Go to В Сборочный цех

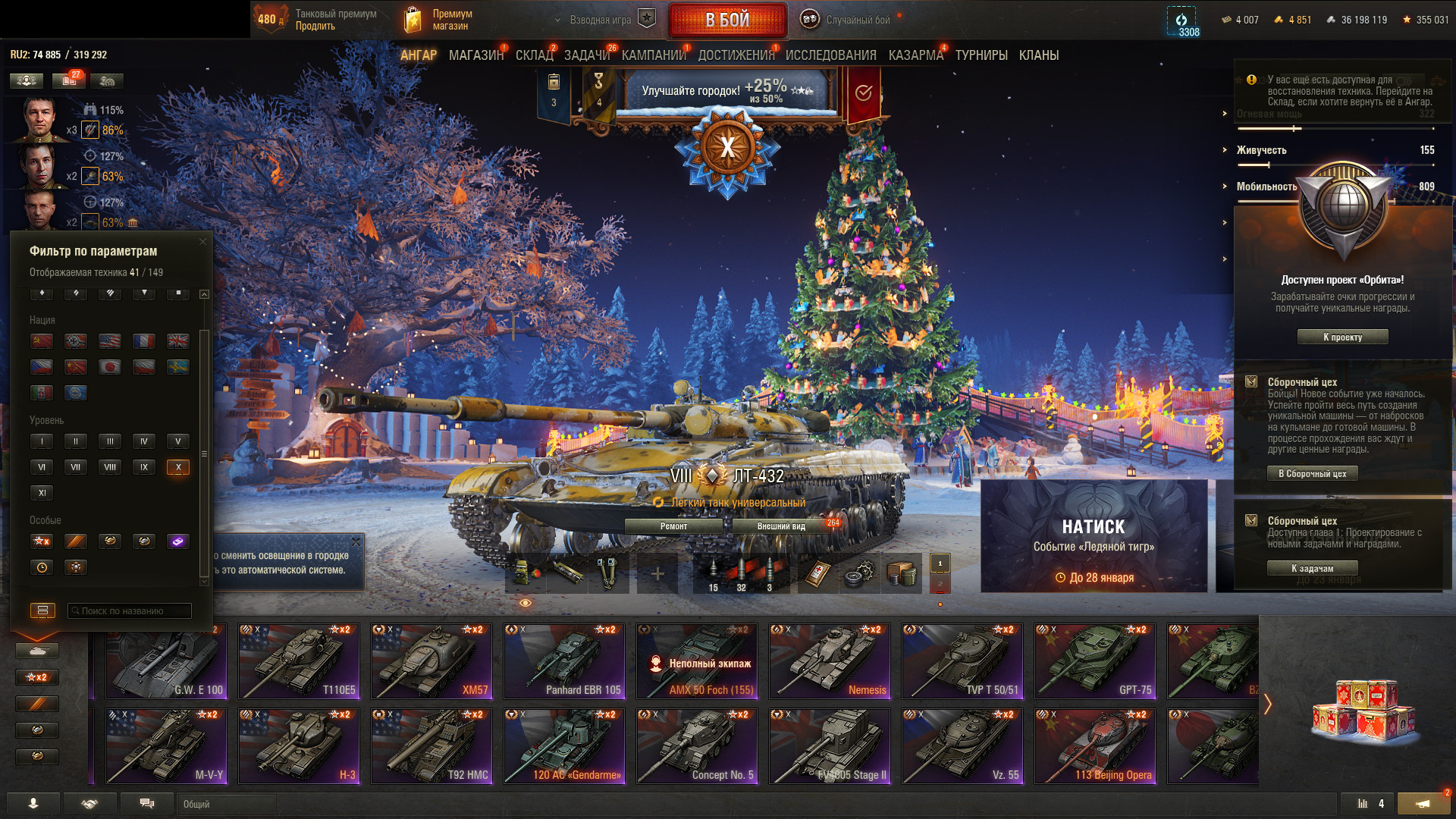click(1312, 473)
